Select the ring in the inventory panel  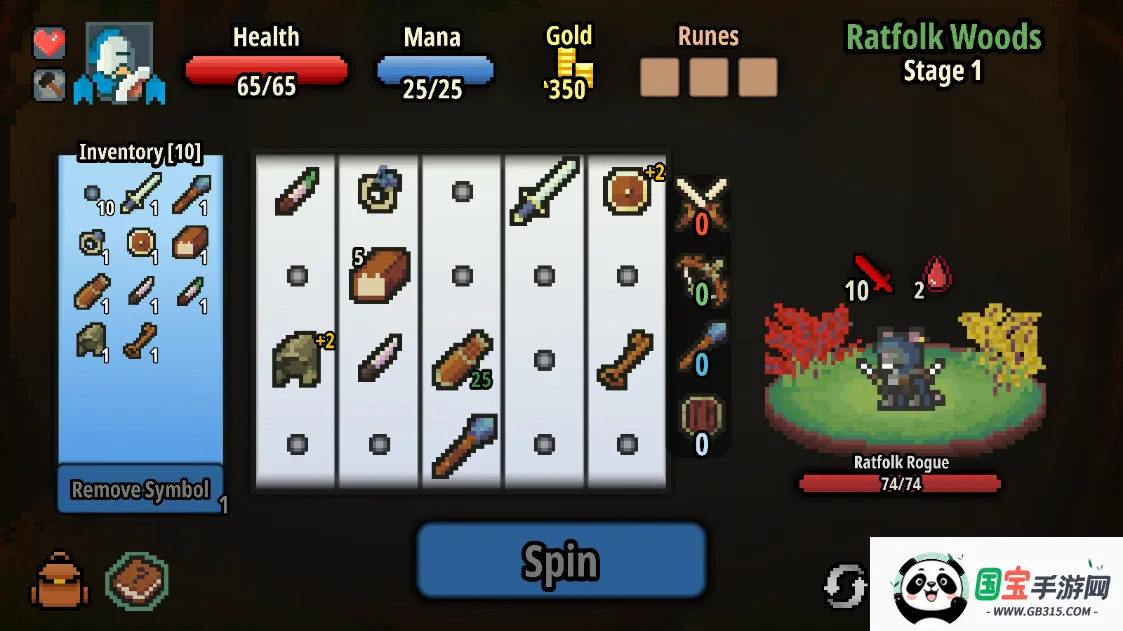point(91,242)
